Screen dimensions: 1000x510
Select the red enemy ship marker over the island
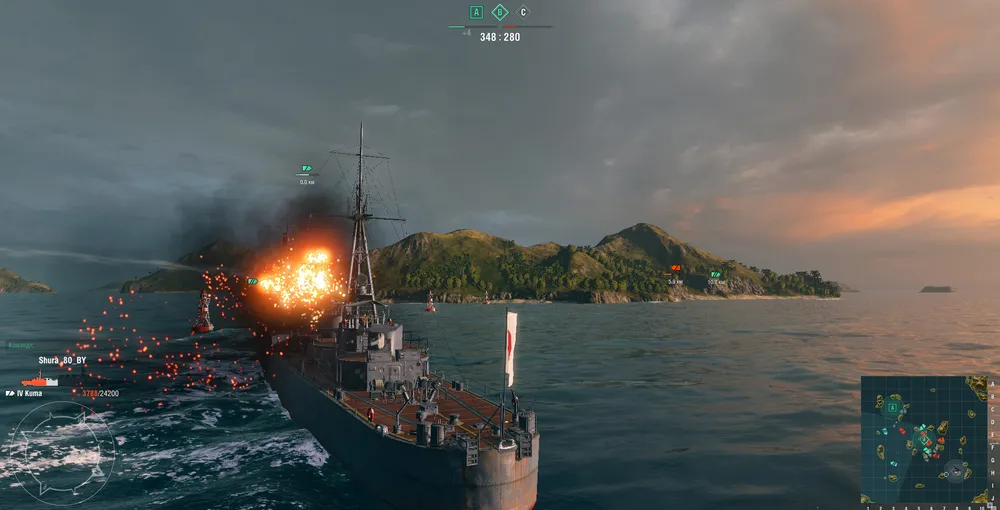click(676, 269)
